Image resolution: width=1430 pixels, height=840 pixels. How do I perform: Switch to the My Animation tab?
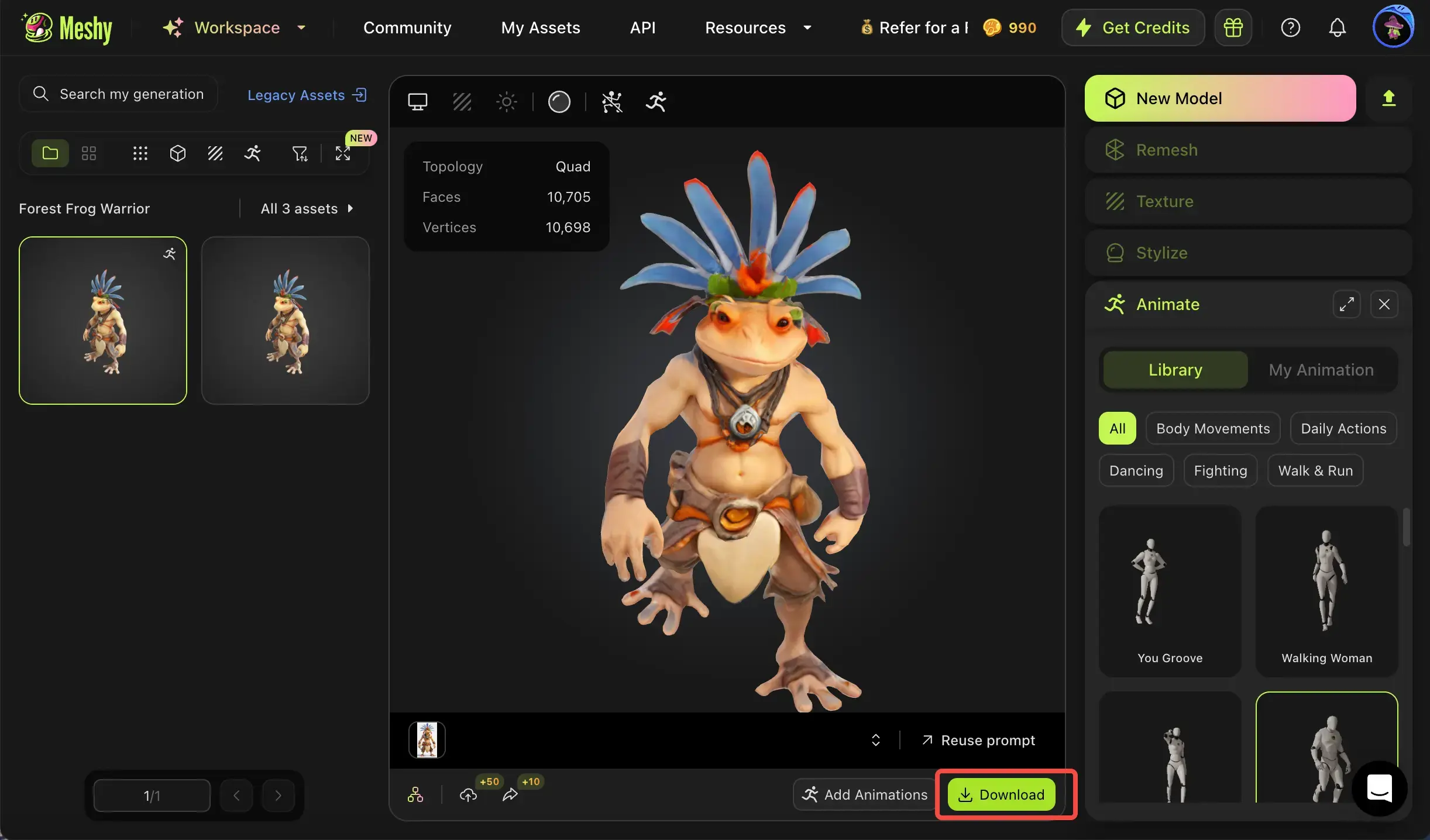click(1321, 370)
